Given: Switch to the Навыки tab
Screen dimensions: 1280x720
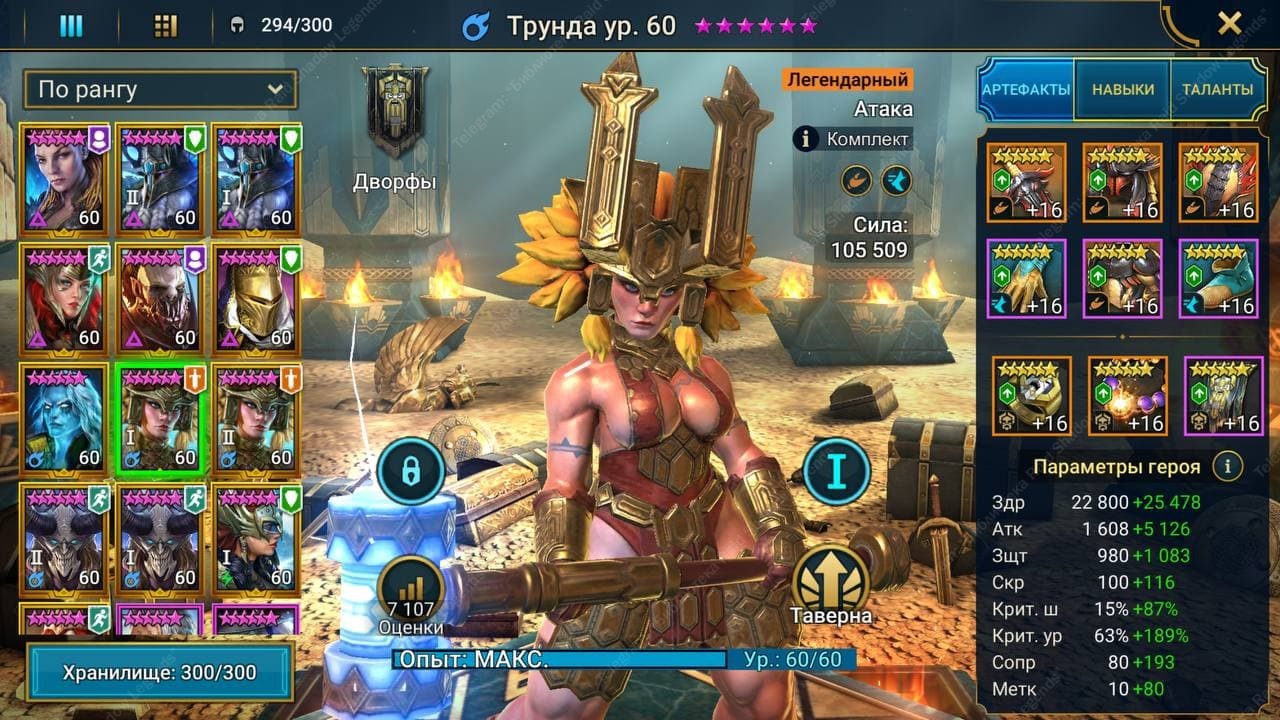Looking at the screenshot, I should pos(1122,90).
